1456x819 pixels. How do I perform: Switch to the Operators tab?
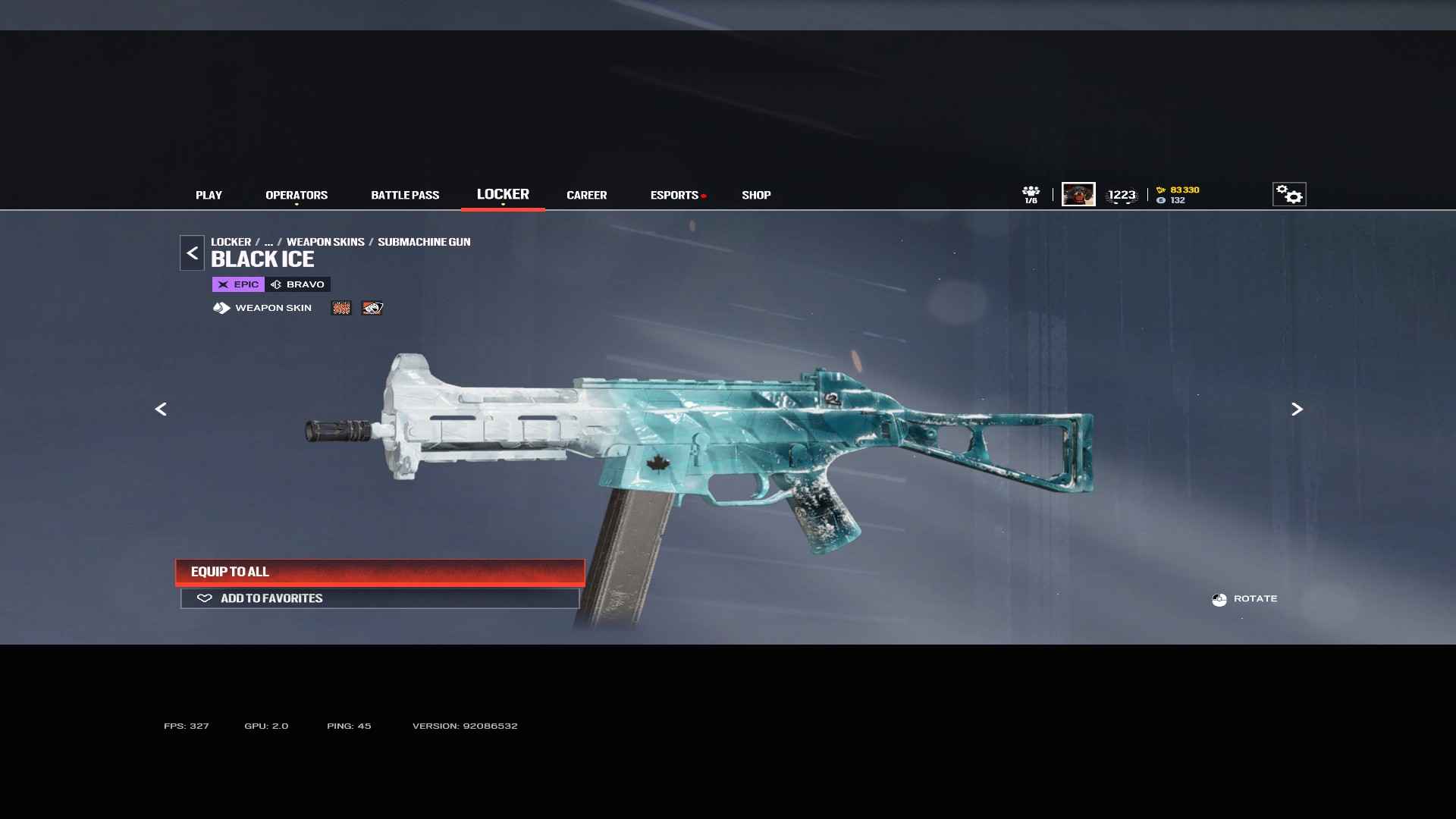click(x=297, y=195)
